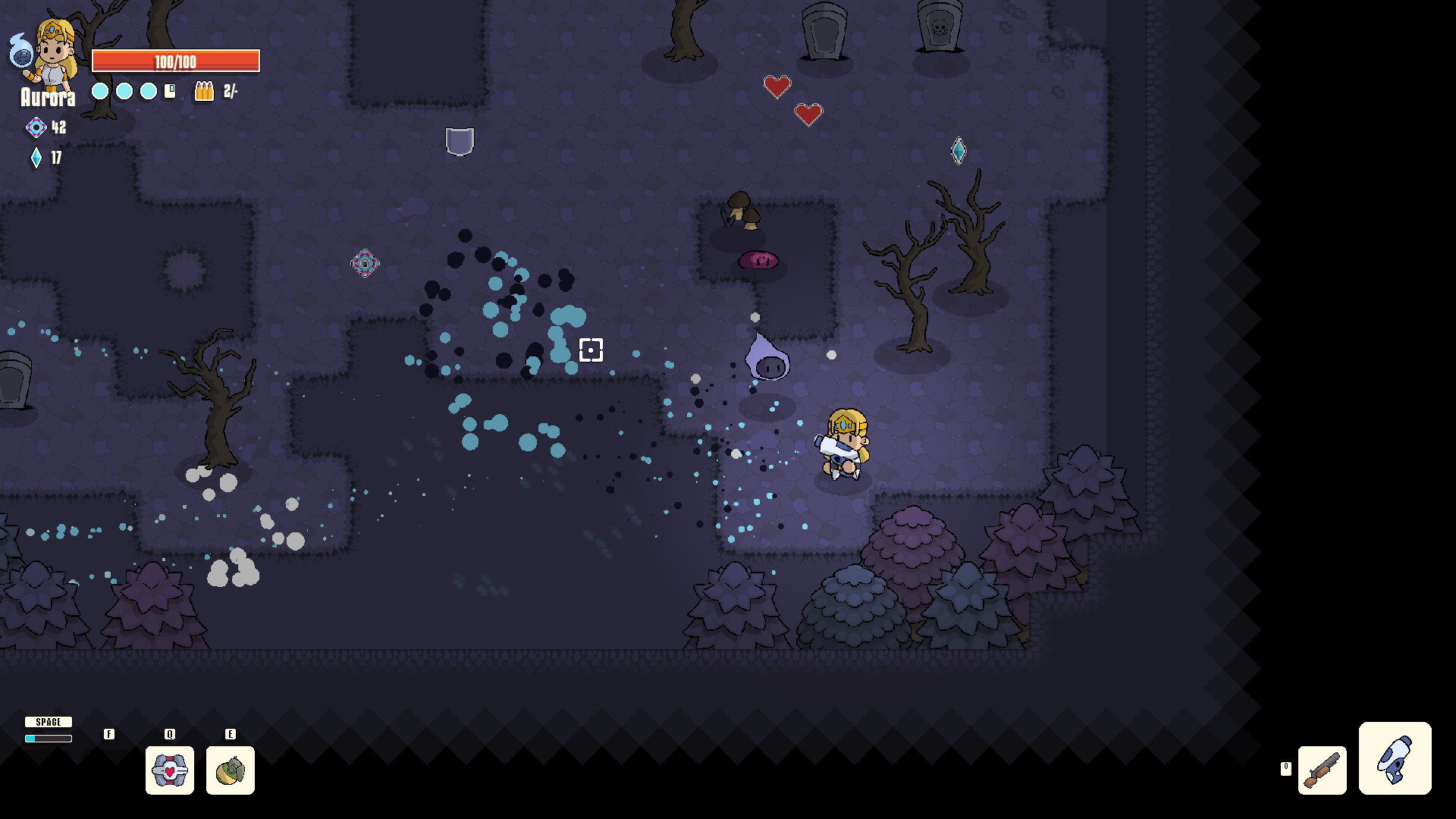Click the small mouse-button reload indicator

click(168, 91)
